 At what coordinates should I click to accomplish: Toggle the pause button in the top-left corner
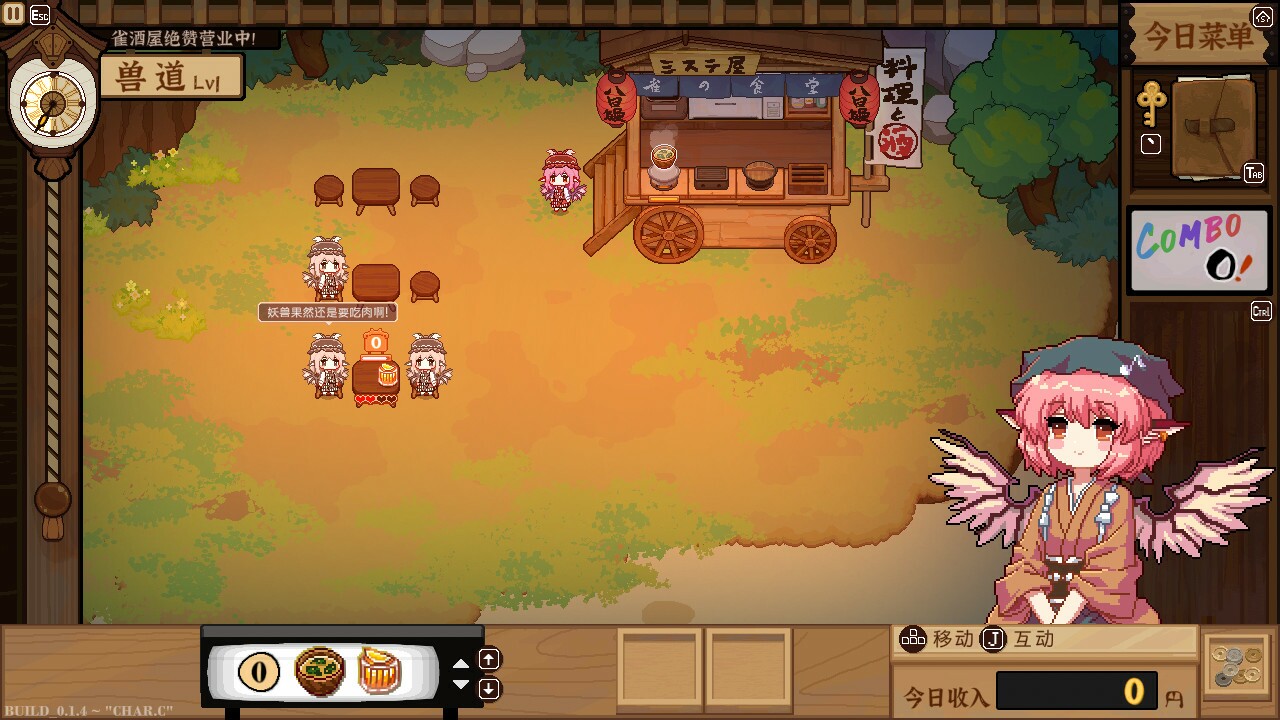[x=13, y=14]
